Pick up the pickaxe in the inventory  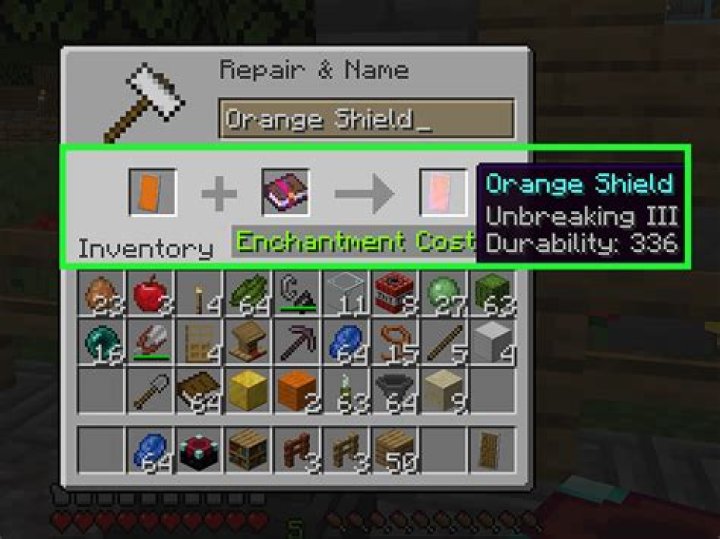click(296, 345)
